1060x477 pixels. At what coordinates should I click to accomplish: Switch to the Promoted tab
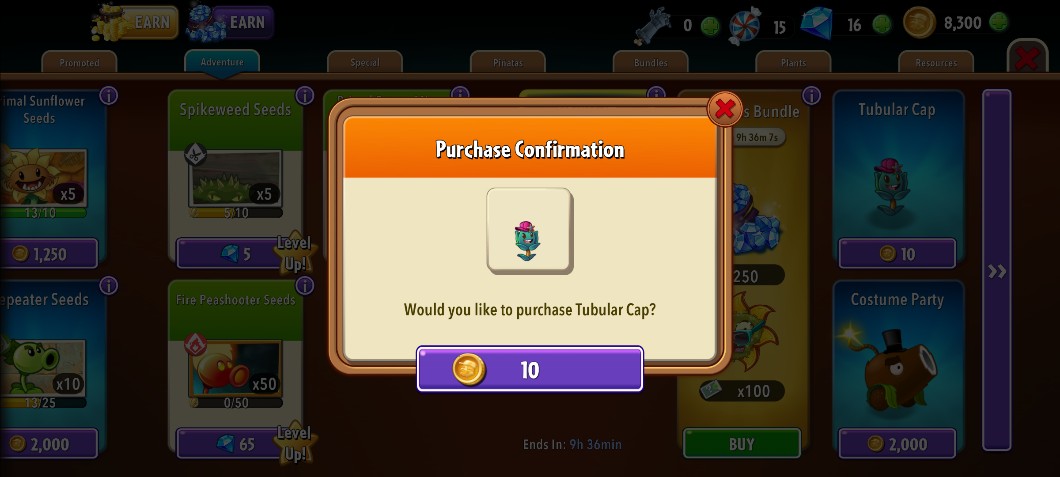pos(79,62)
